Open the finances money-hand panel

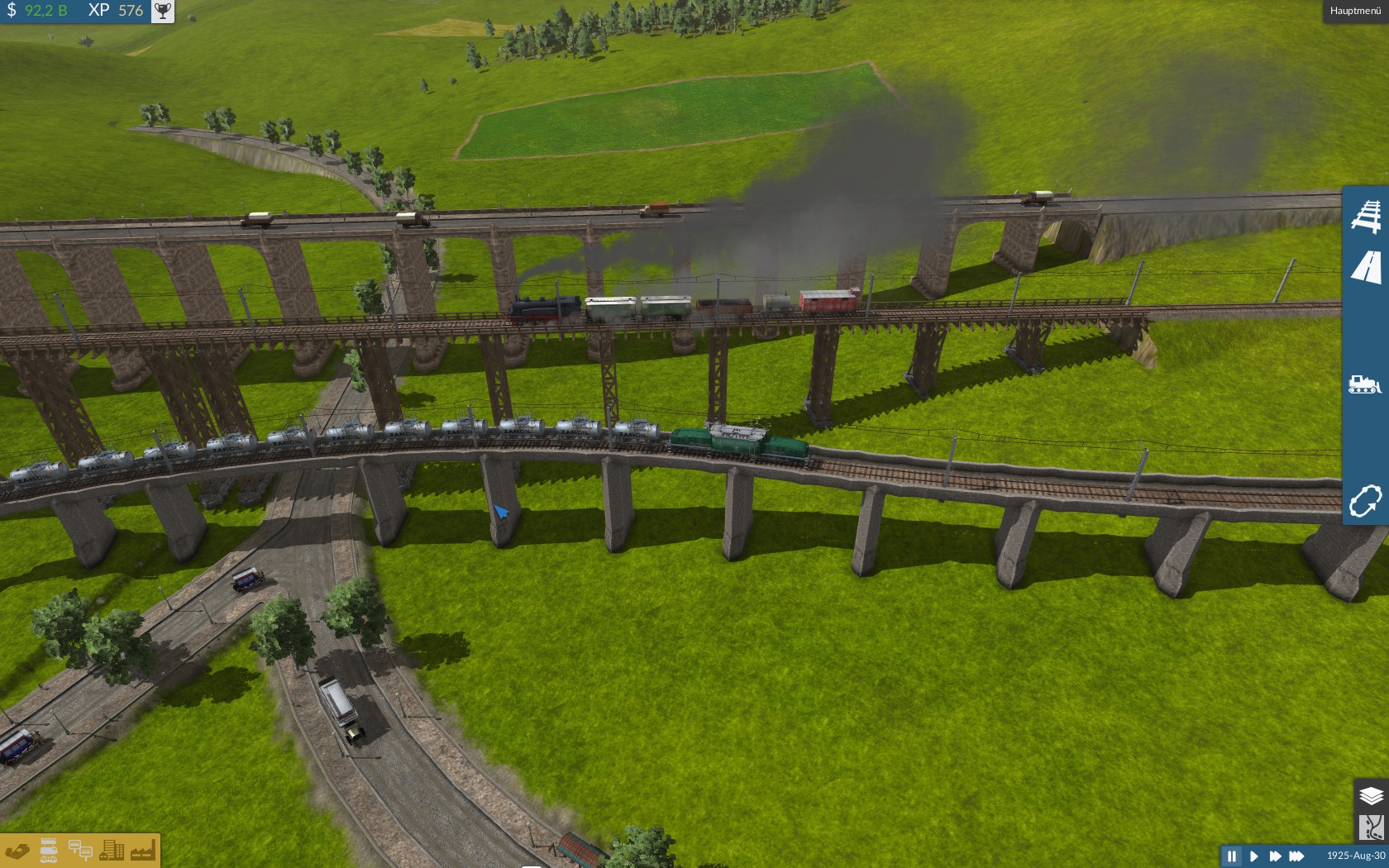(17, 851)
